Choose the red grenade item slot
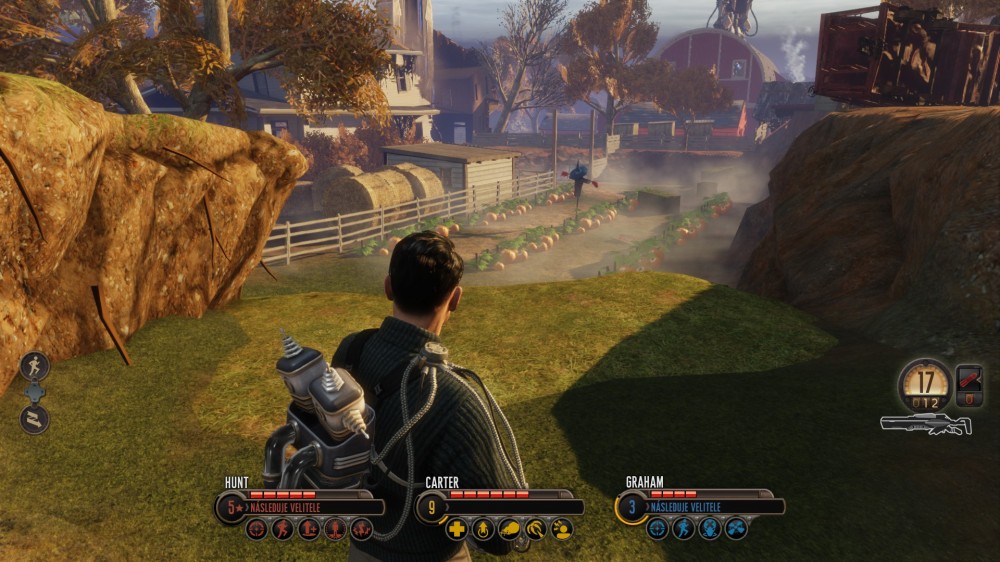The height and width of the screenshot is (562, 1000). pos(968,381)
